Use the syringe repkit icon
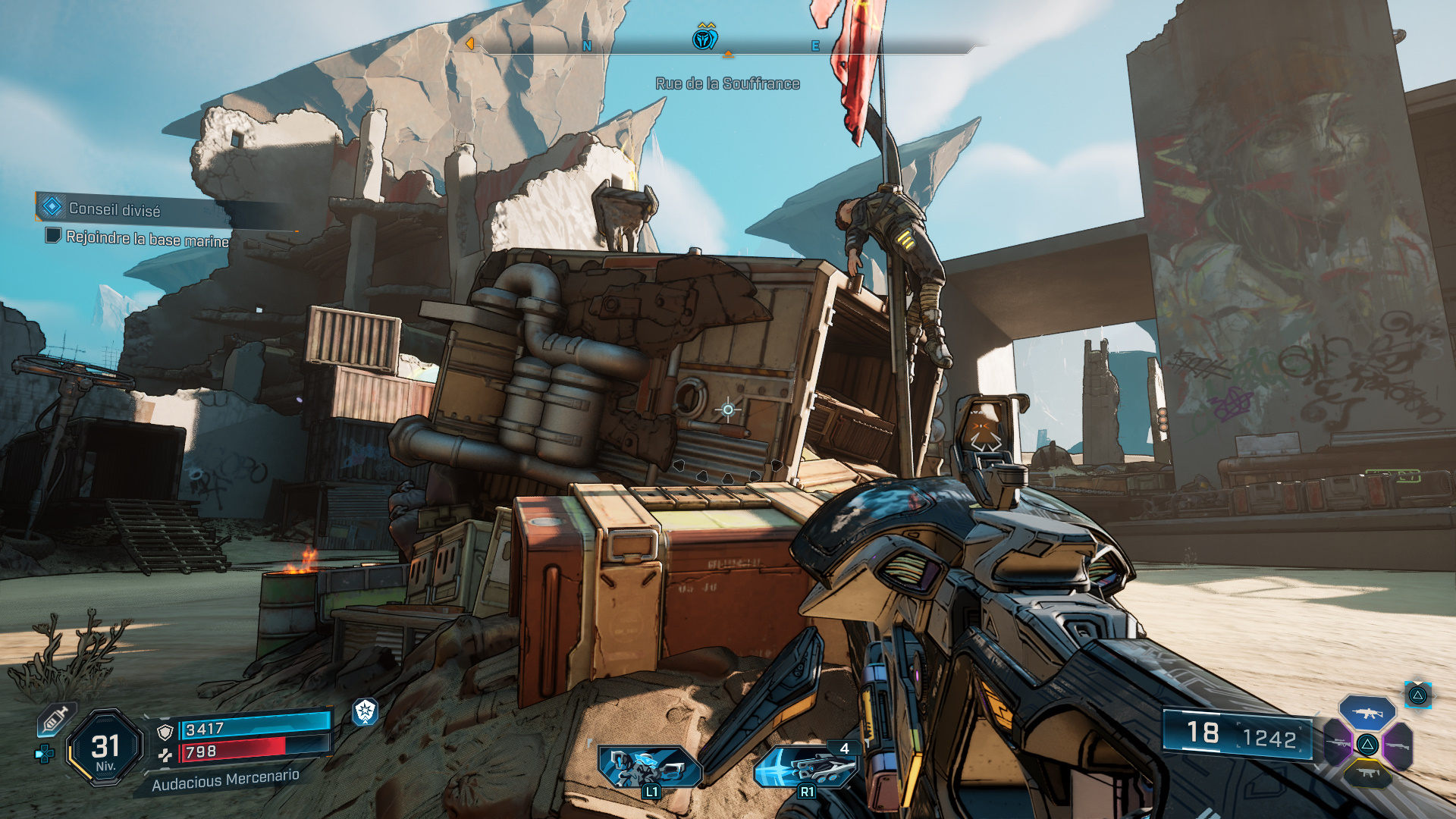 pyautogui.click(x=55, y=719)
